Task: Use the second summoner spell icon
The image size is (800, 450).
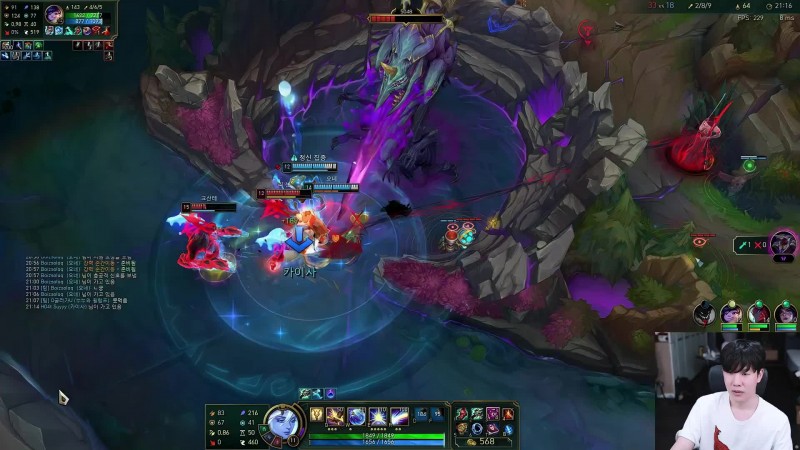Action: point(436,413)
